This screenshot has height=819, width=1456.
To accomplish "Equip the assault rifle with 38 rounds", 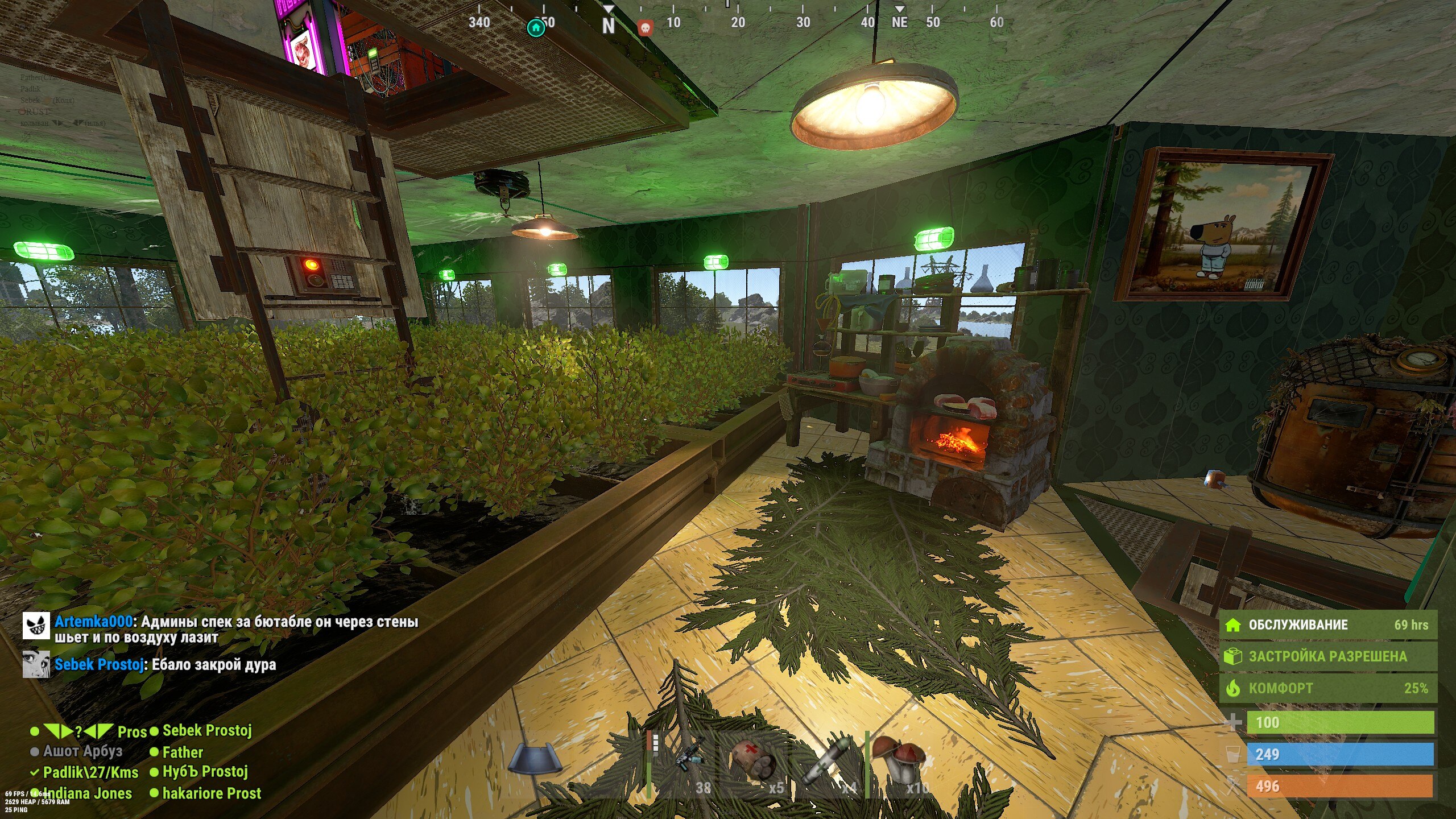I will (684, 763).
